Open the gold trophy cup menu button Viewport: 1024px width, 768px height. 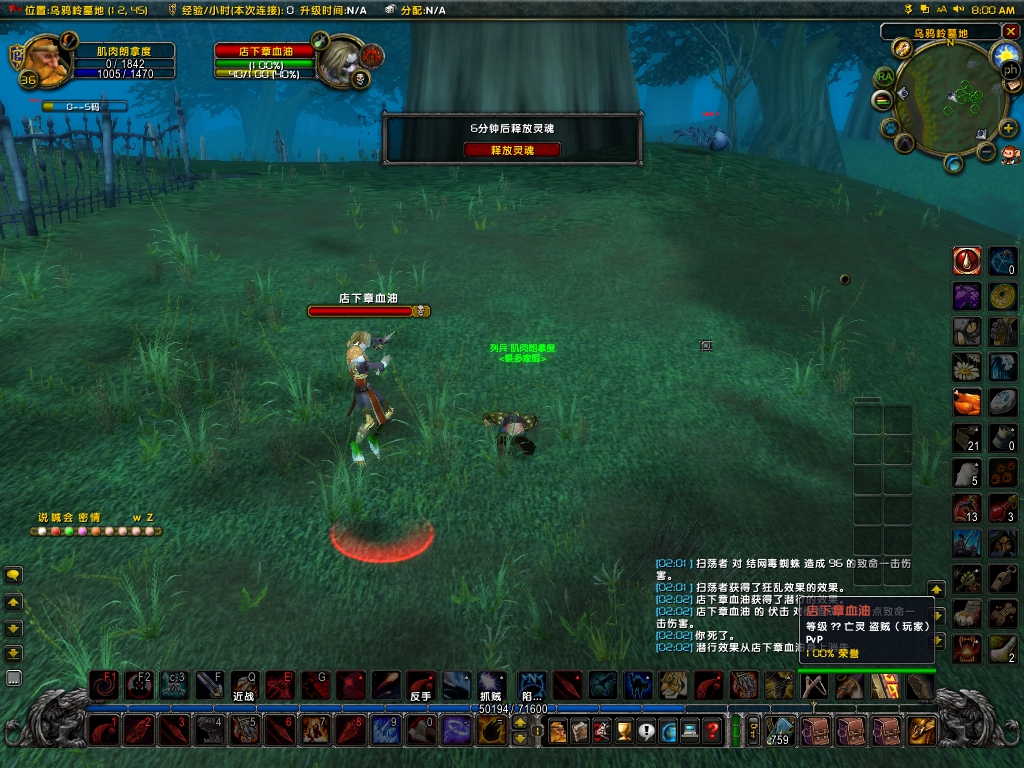(624, 731)
